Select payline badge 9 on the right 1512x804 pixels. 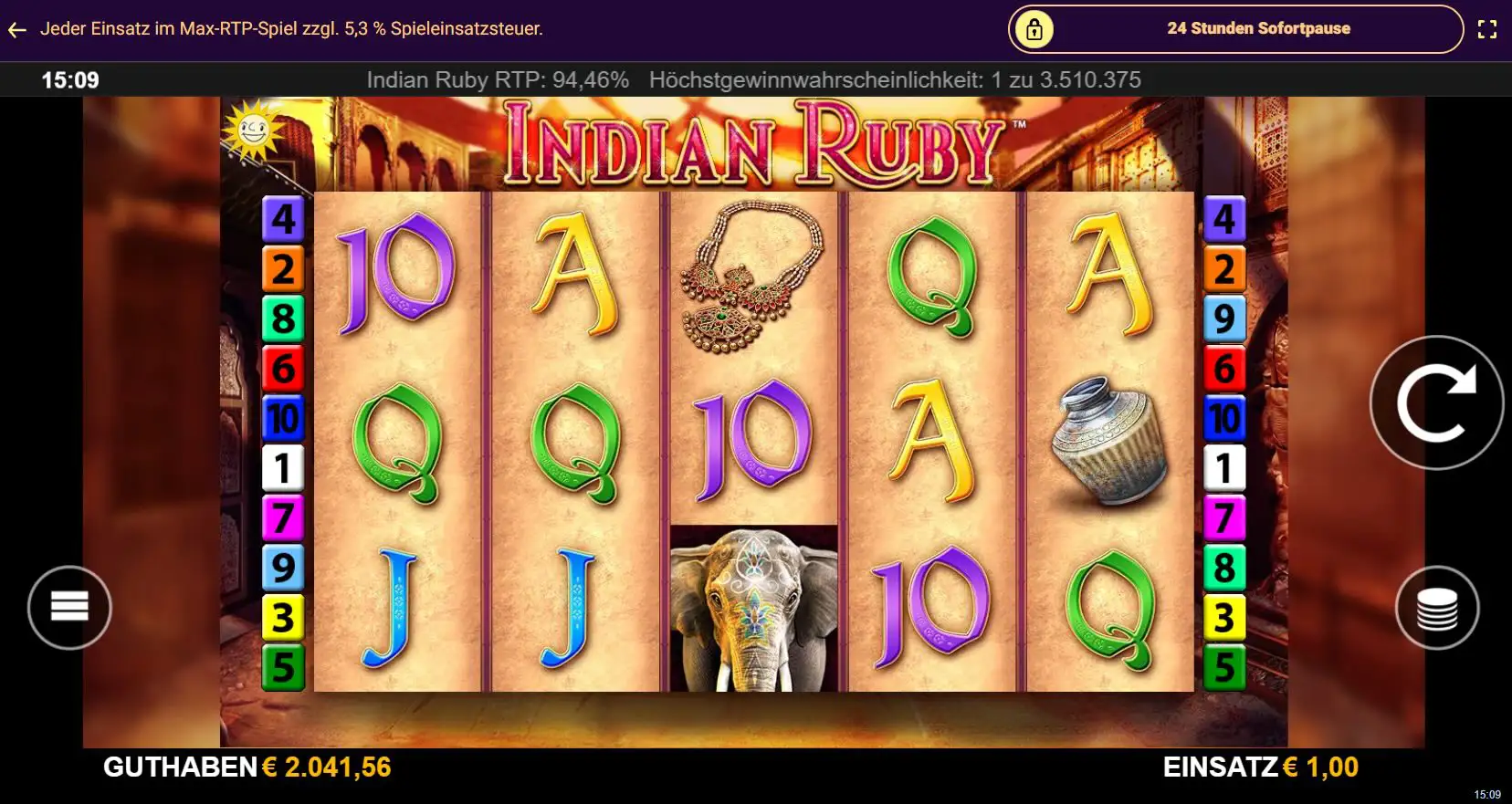point(1224,318)
